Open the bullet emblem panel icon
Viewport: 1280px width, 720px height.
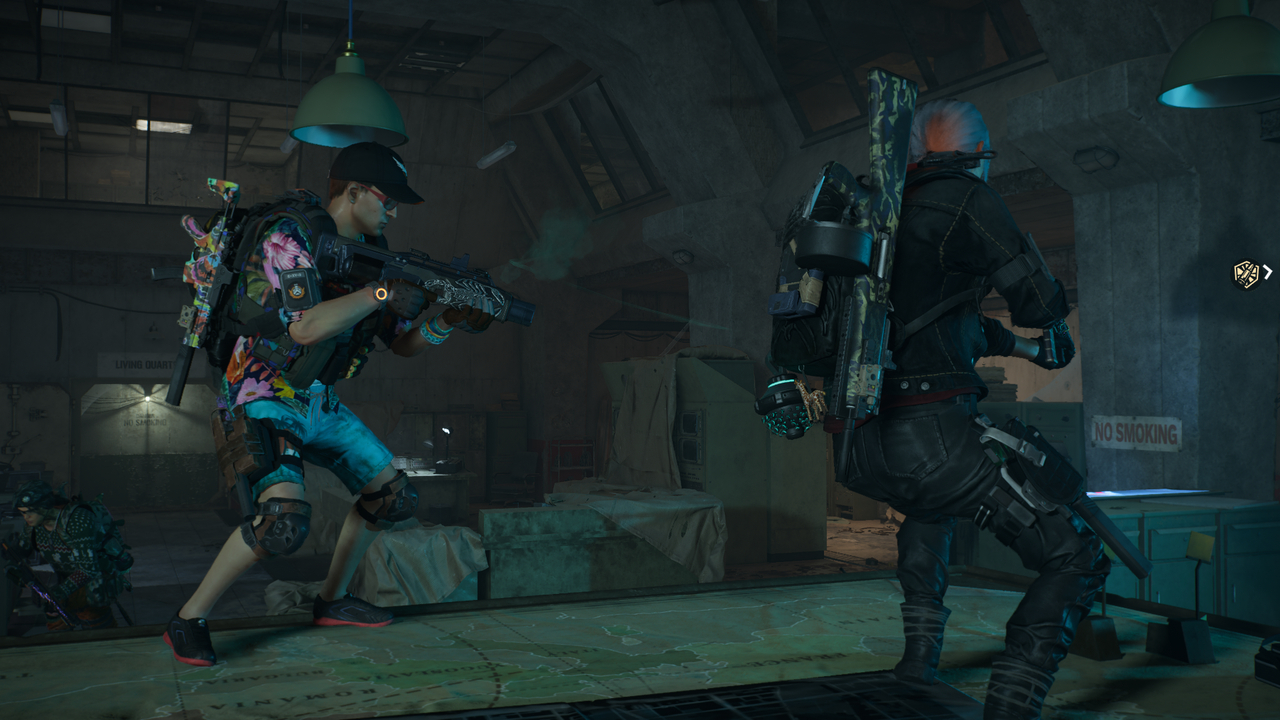1246,274
